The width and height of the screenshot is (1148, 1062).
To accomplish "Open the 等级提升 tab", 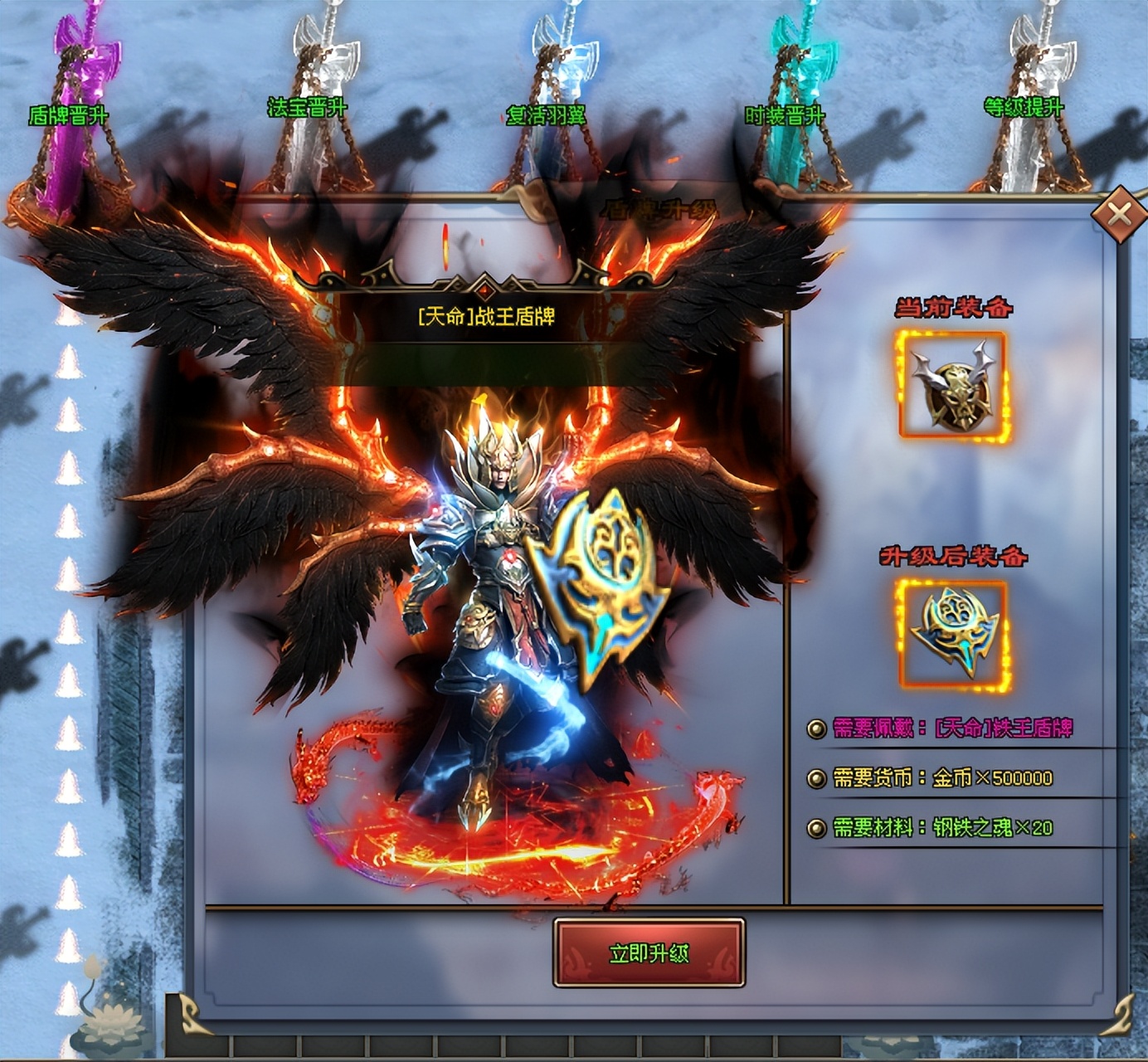I will click(1023, 107).
